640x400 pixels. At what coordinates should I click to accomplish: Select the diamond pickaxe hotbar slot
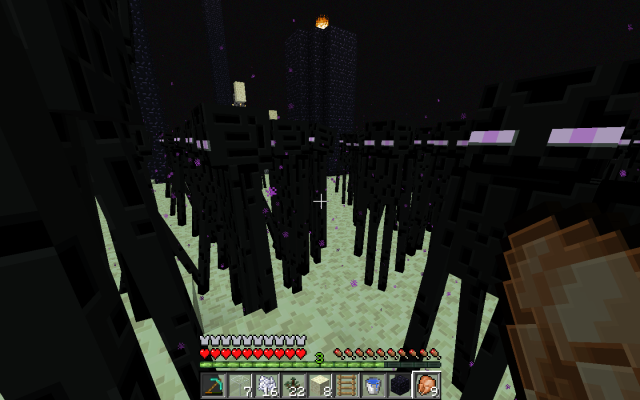(x=213, y=385)
